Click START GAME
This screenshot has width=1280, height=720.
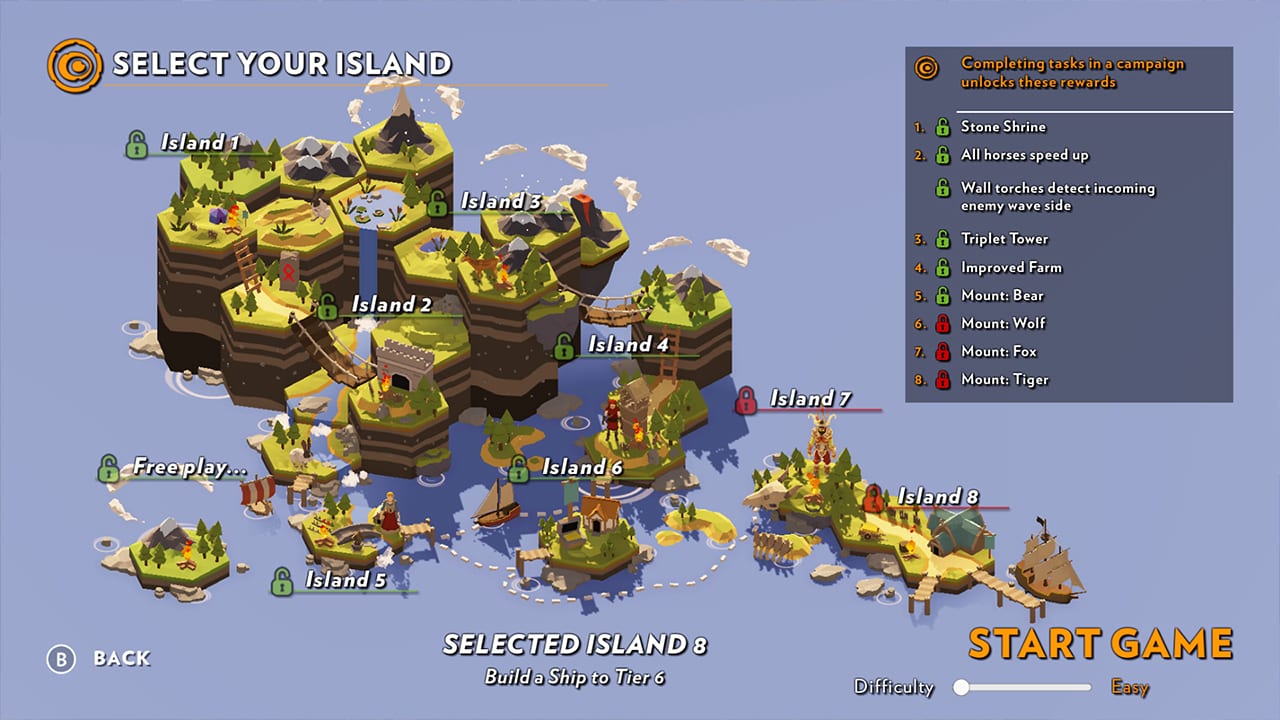(1100, 644)
